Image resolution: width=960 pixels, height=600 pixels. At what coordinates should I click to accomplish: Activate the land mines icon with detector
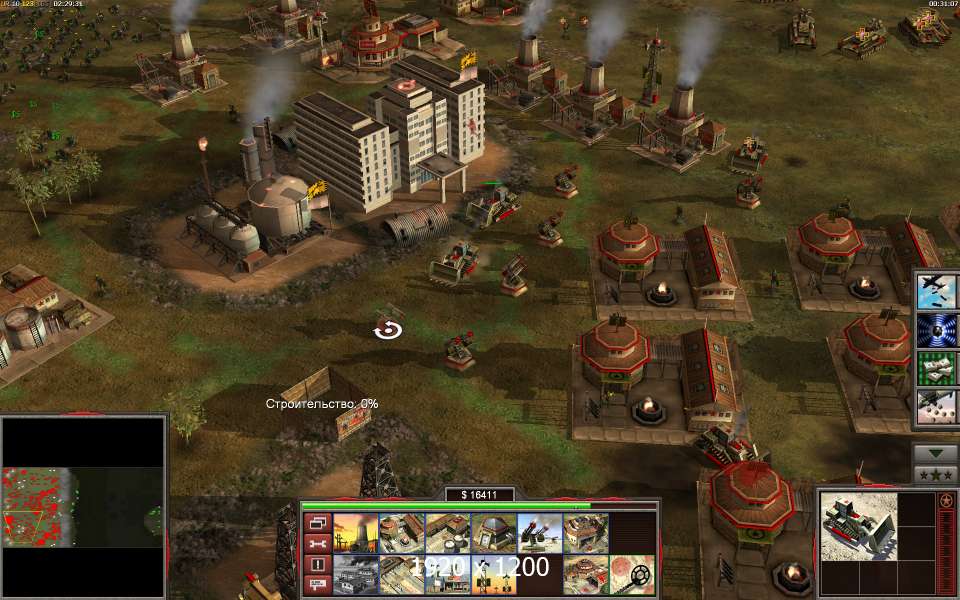(x=631, y=575)
